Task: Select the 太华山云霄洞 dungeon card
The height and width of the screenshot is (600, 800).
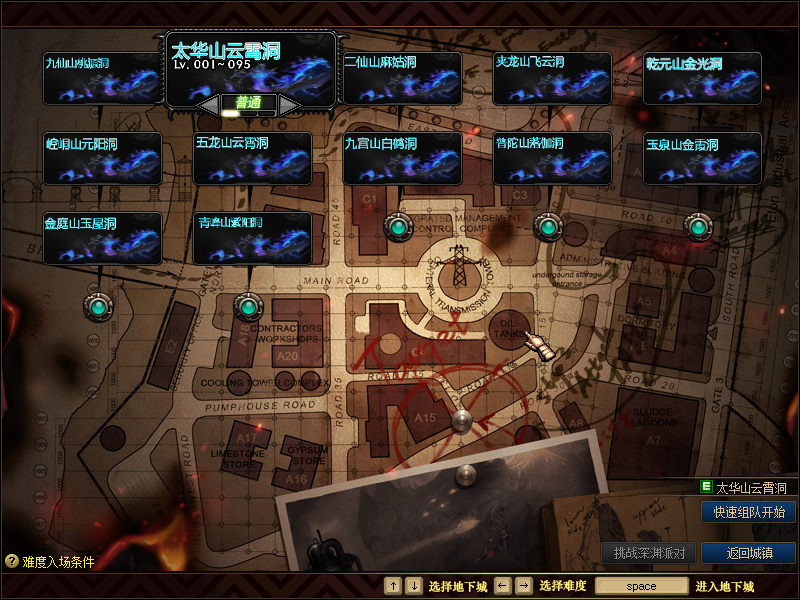Action: (250, 66)
